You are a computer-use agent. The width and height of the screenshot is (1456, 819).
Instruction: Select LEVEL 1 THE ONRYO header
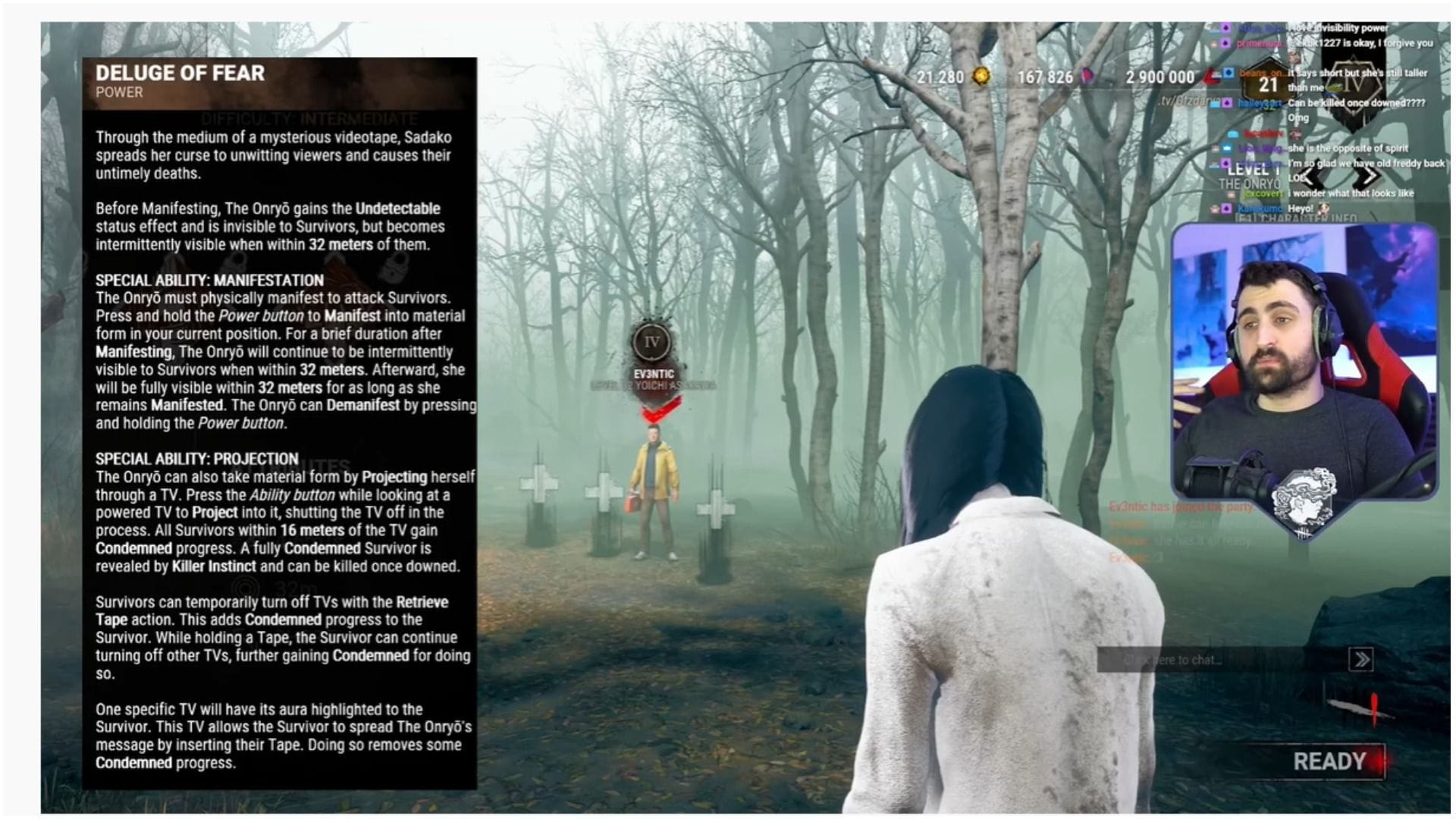pos(1252,177)
